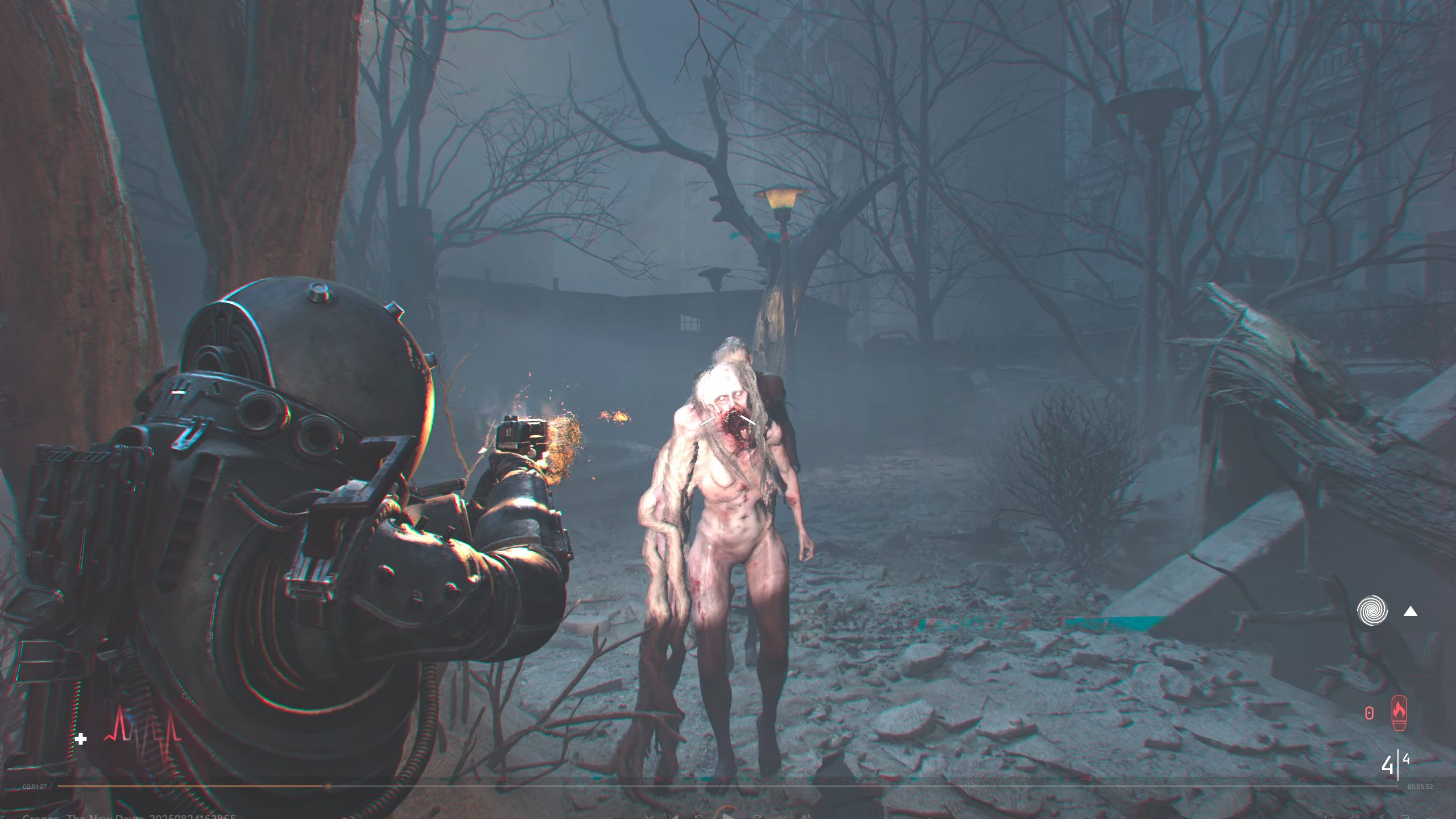
Task: Select the spiral ability icon
Action: pos(1372,611)
